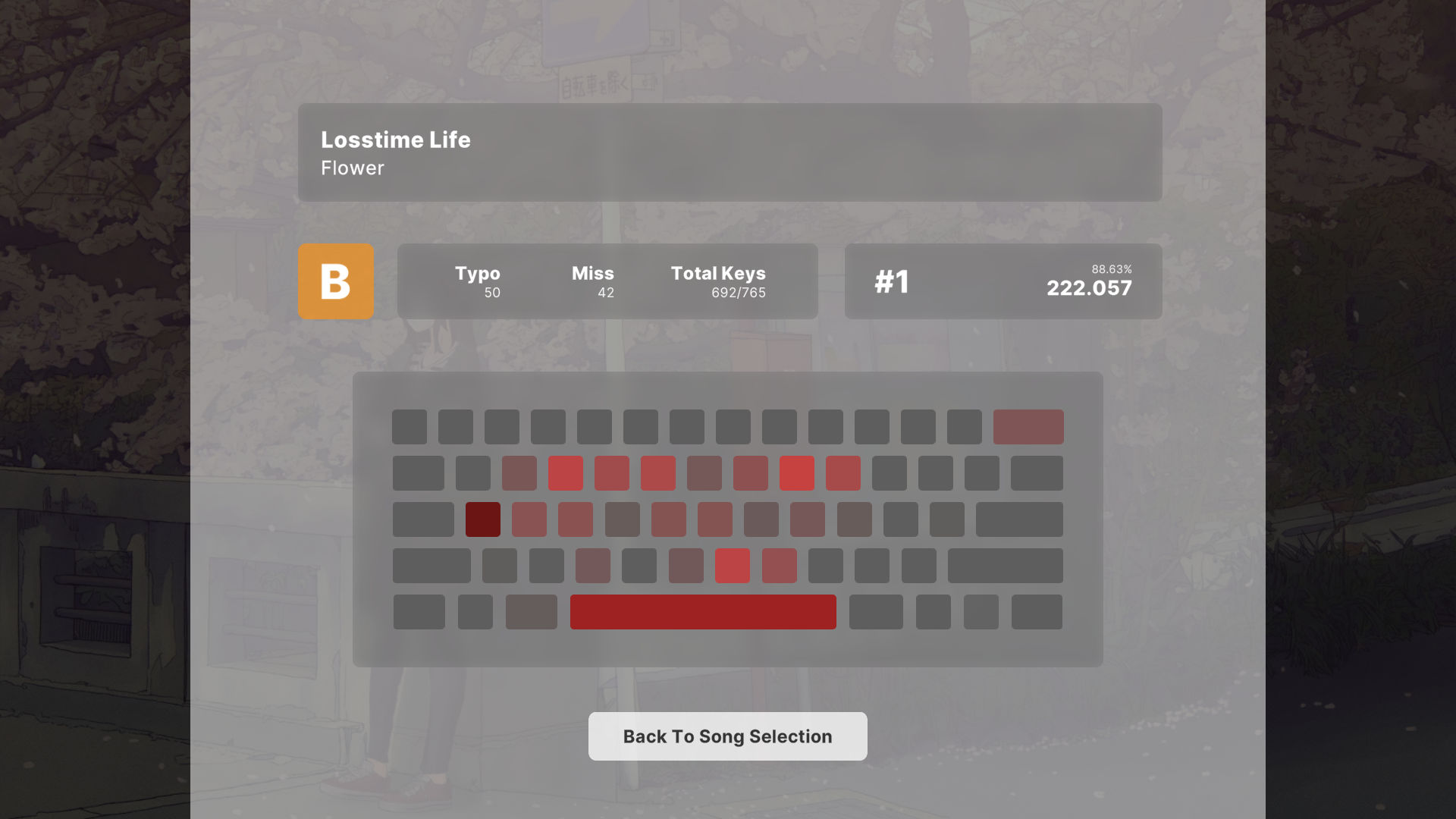Screen dimensions: 1456x819
Task: Click the dark red A key on the keyboard
Action: click(482, 519)
